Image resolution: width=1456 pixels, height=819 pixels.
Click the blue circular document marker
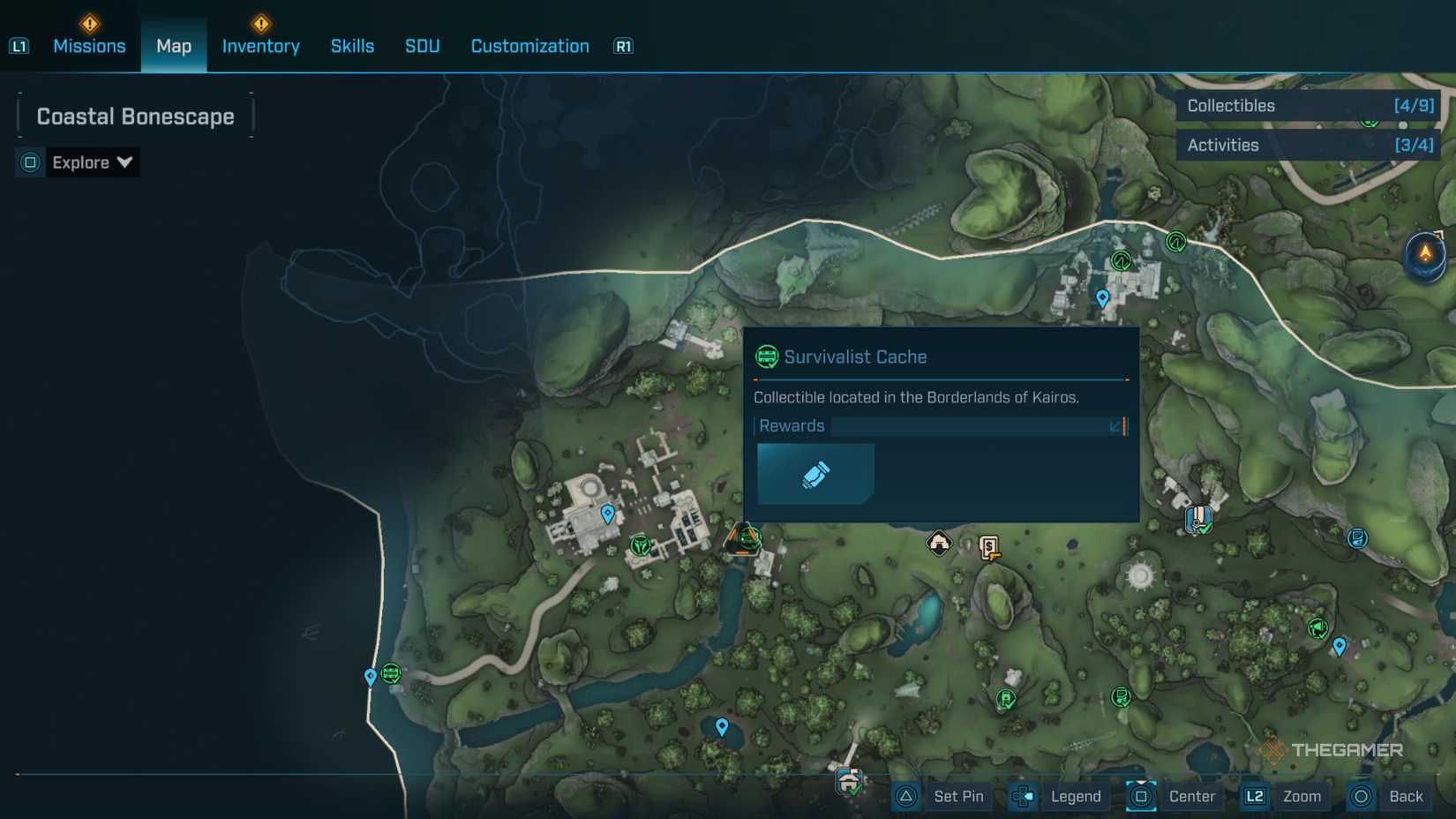pyautogui.click(x=1357, y=537)
